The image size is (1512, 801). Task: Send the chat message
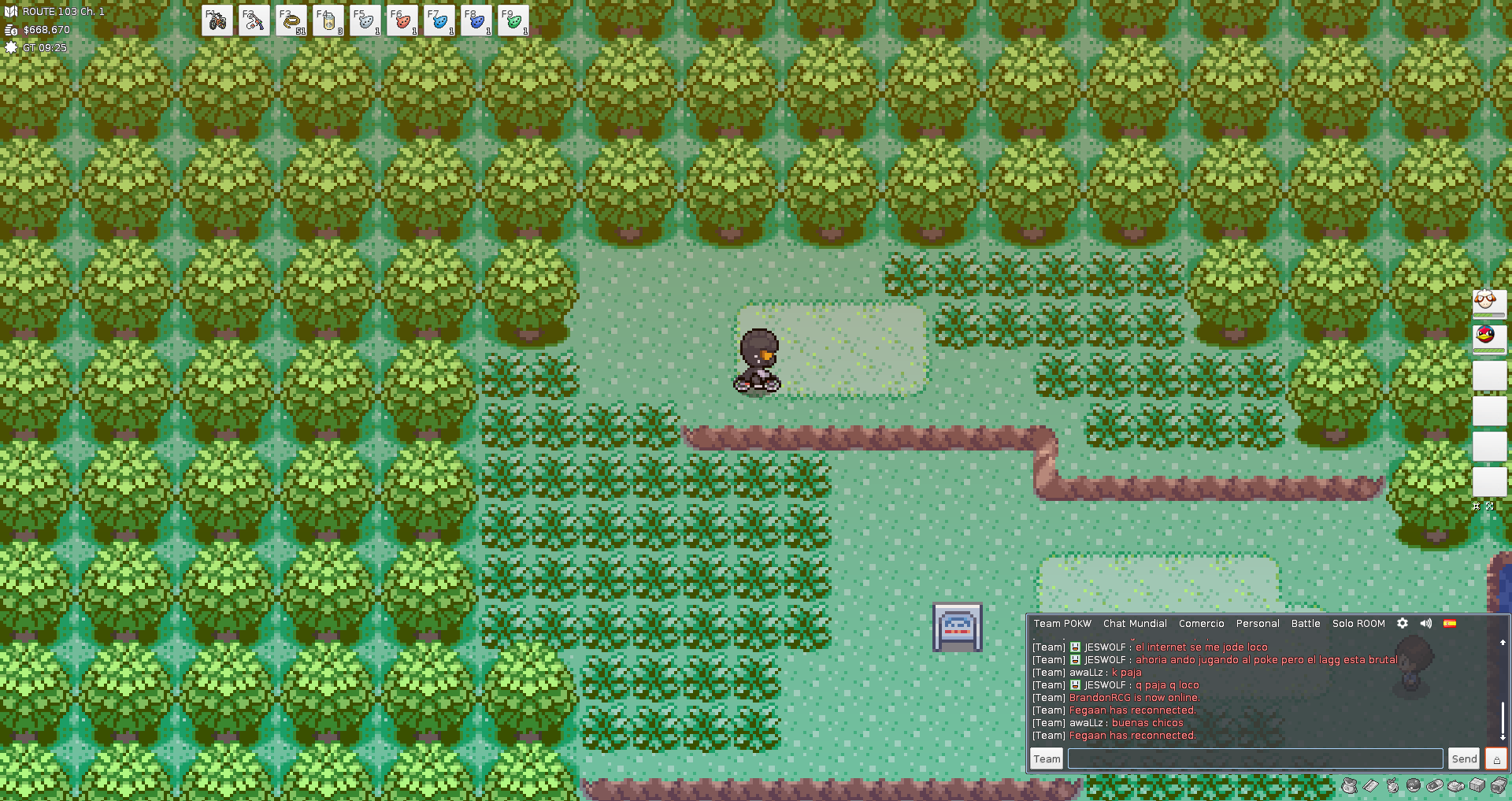(1464, 758)
